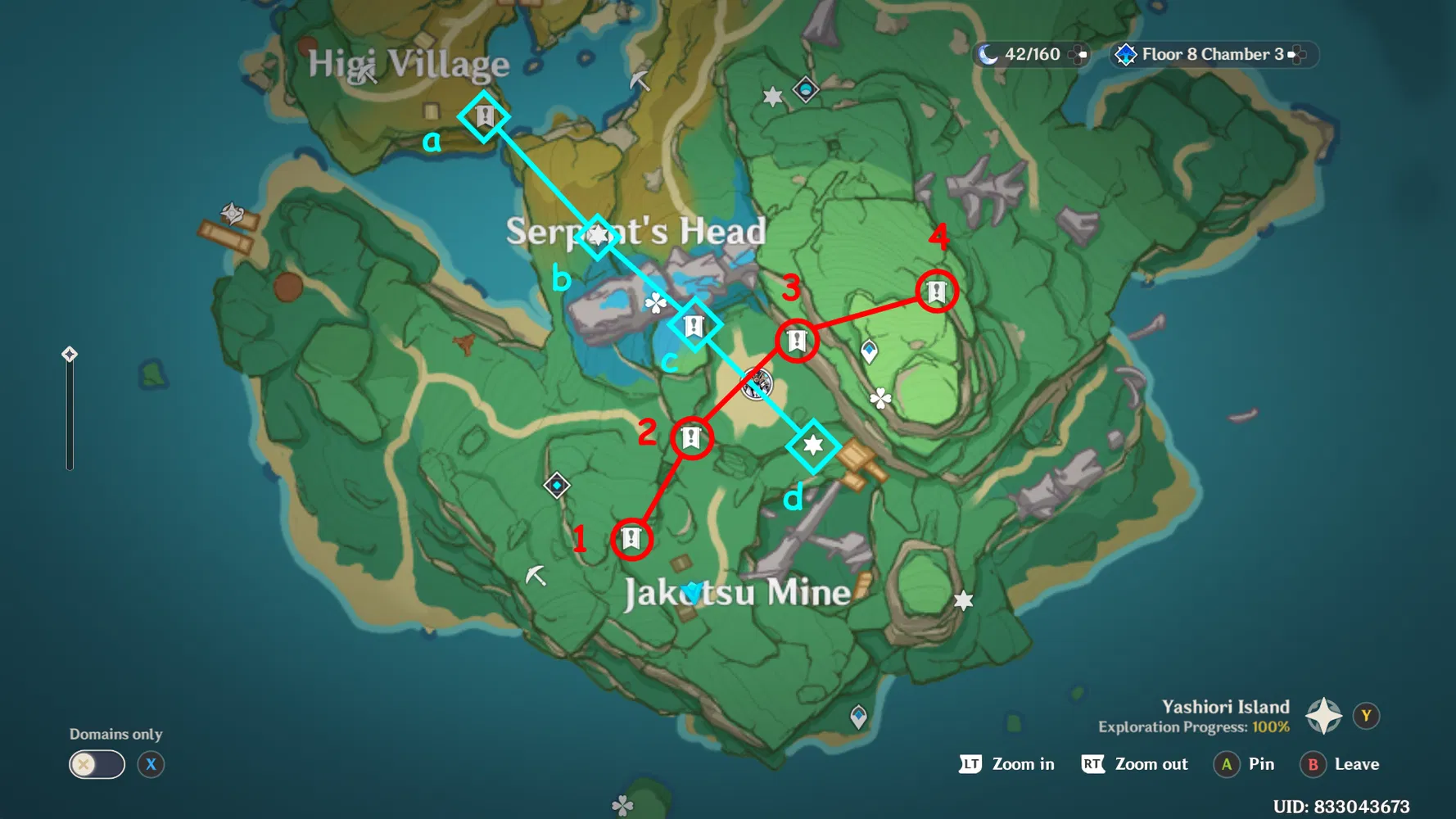Image resolution: width=1456 pixels, height=819 pixels.
Task: Click the compass rose icon beside the Y prompt
Action: [1323, 714]
